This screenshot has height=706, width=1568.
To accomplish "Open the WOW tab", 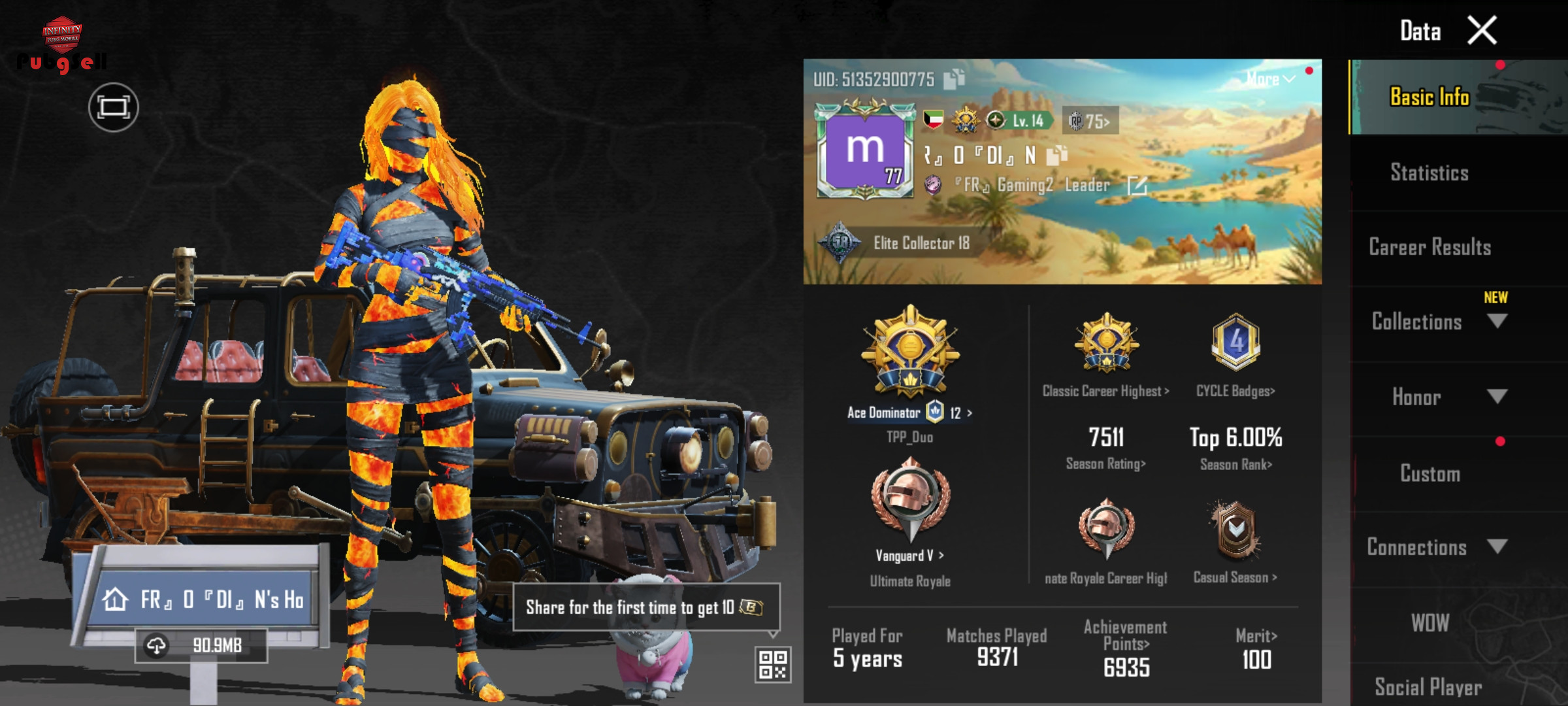I will coord(1429,622).
